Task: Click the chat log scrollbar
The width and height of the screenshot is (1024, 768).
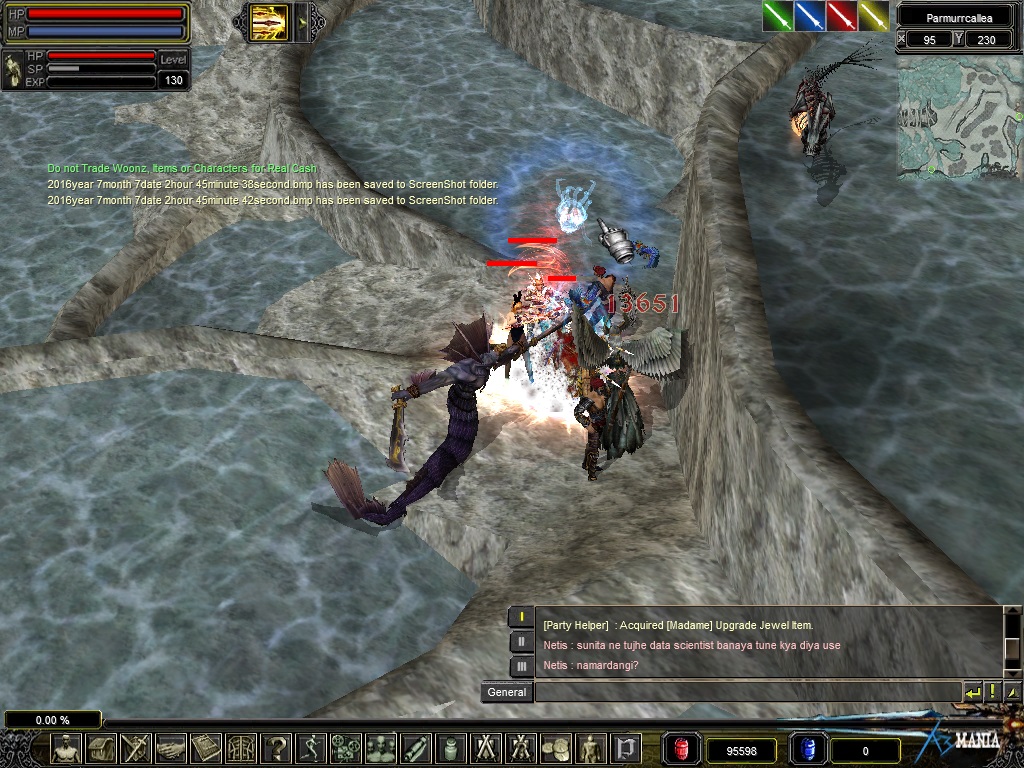Action: (1012, 642)
